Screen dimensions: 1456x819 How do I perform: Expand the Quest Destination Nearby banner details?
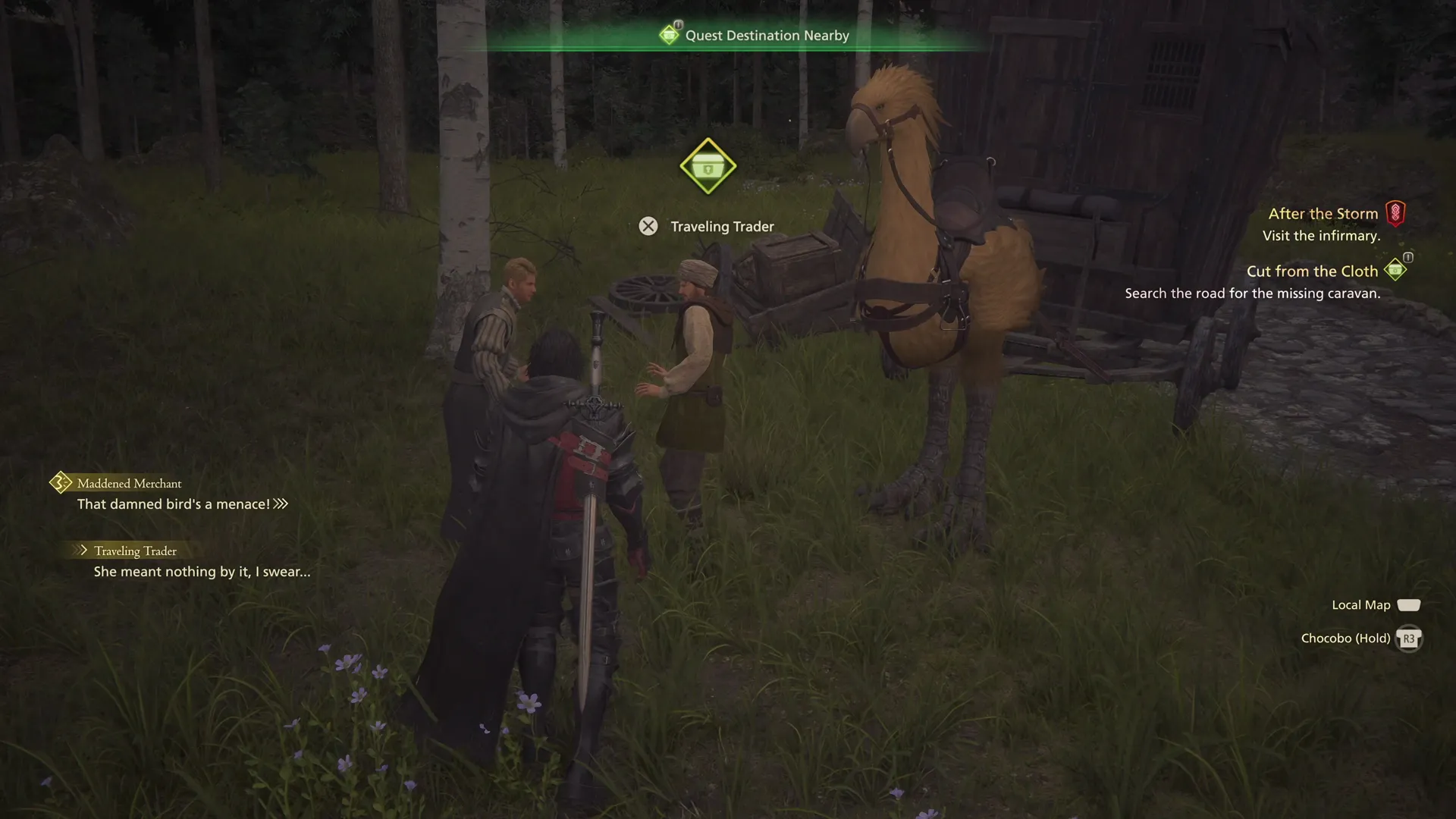(x=767, y=35)
